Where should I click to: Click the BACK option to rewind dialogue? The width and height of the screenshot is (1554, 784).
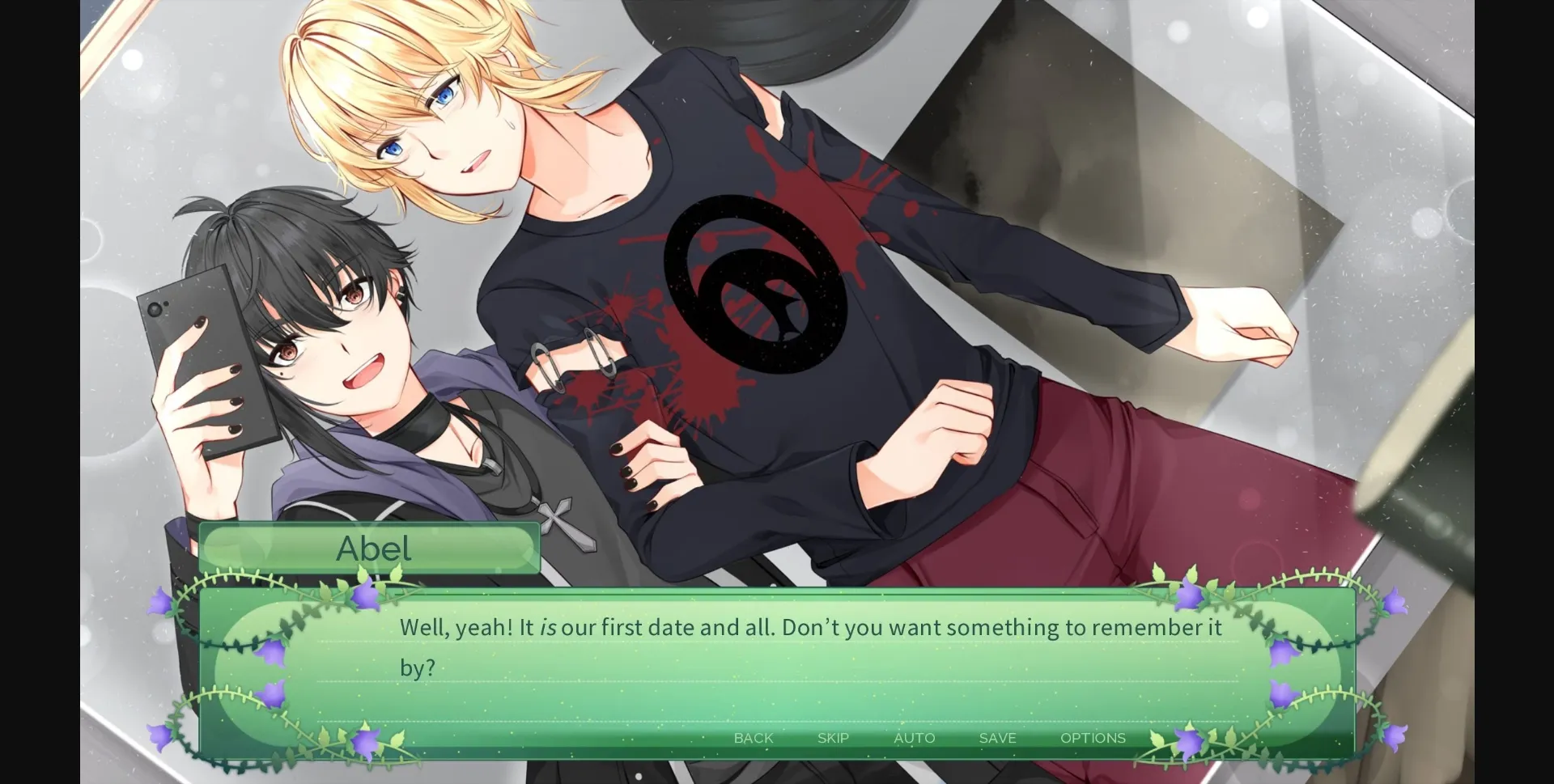[x=754, y=738]
